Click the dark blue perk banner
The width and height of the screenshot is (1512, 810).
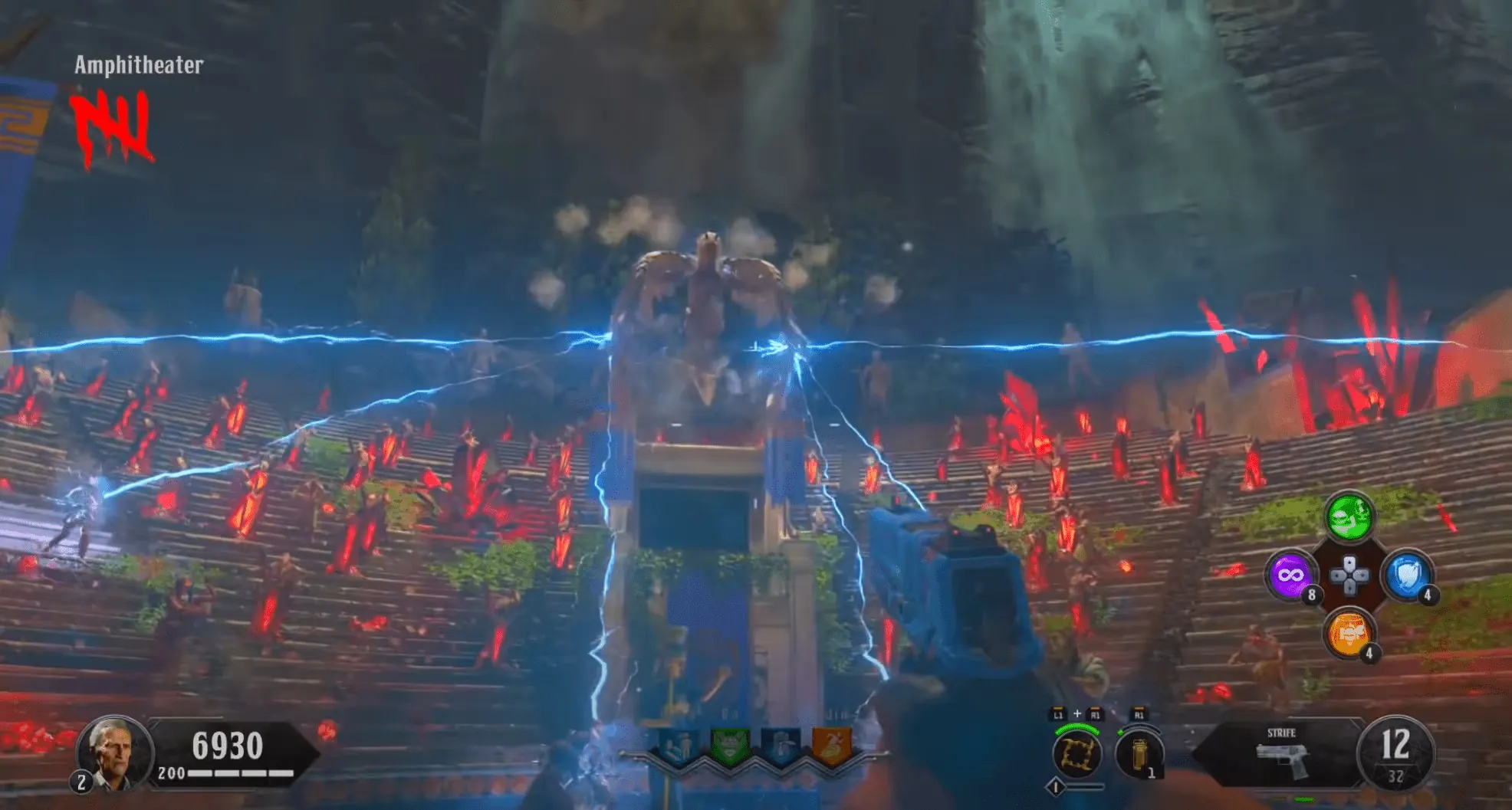click(781, 746)
